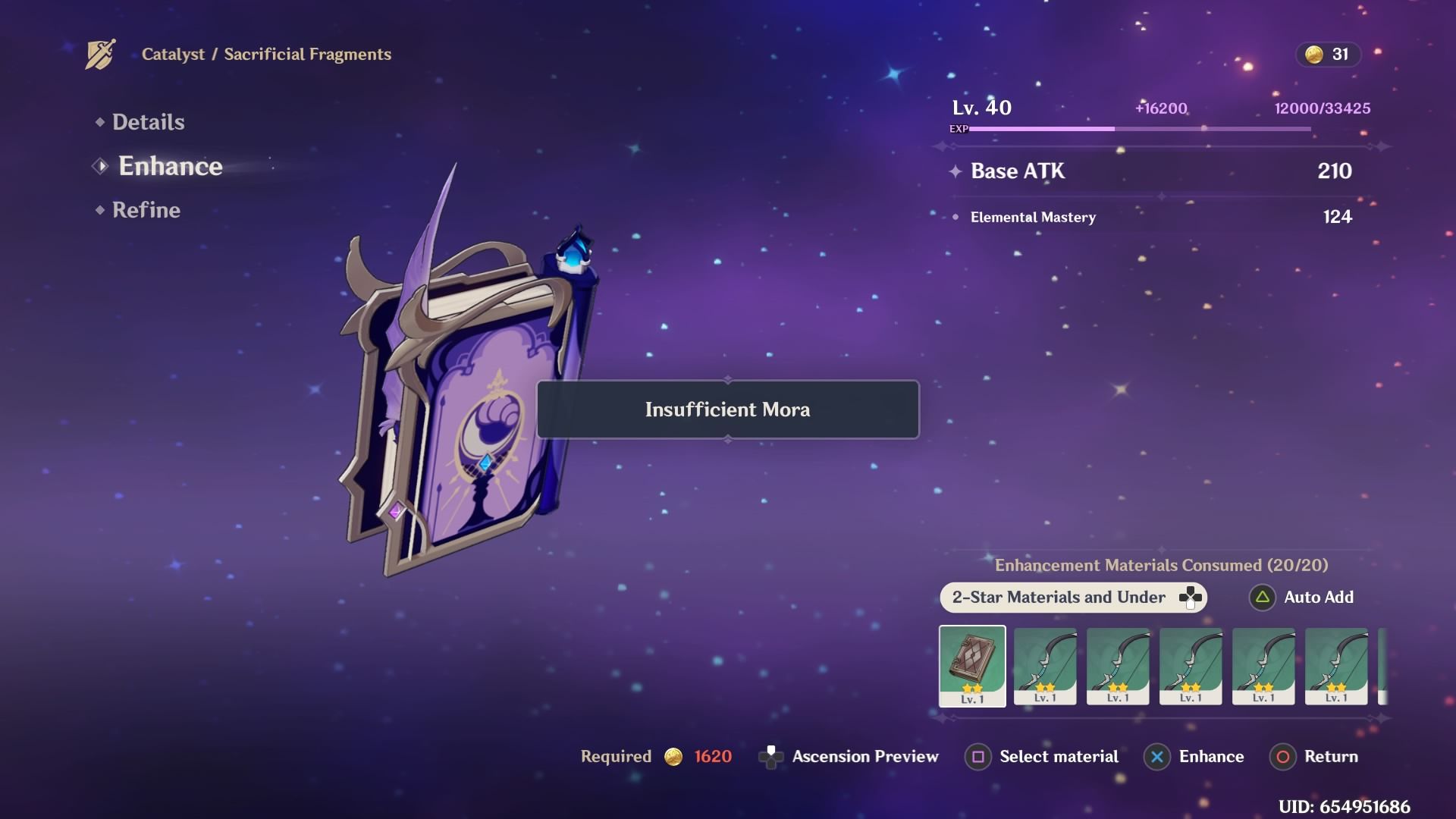
Task: Select the first hunter's bow fodder weapon
Action: click(1045, 667)
